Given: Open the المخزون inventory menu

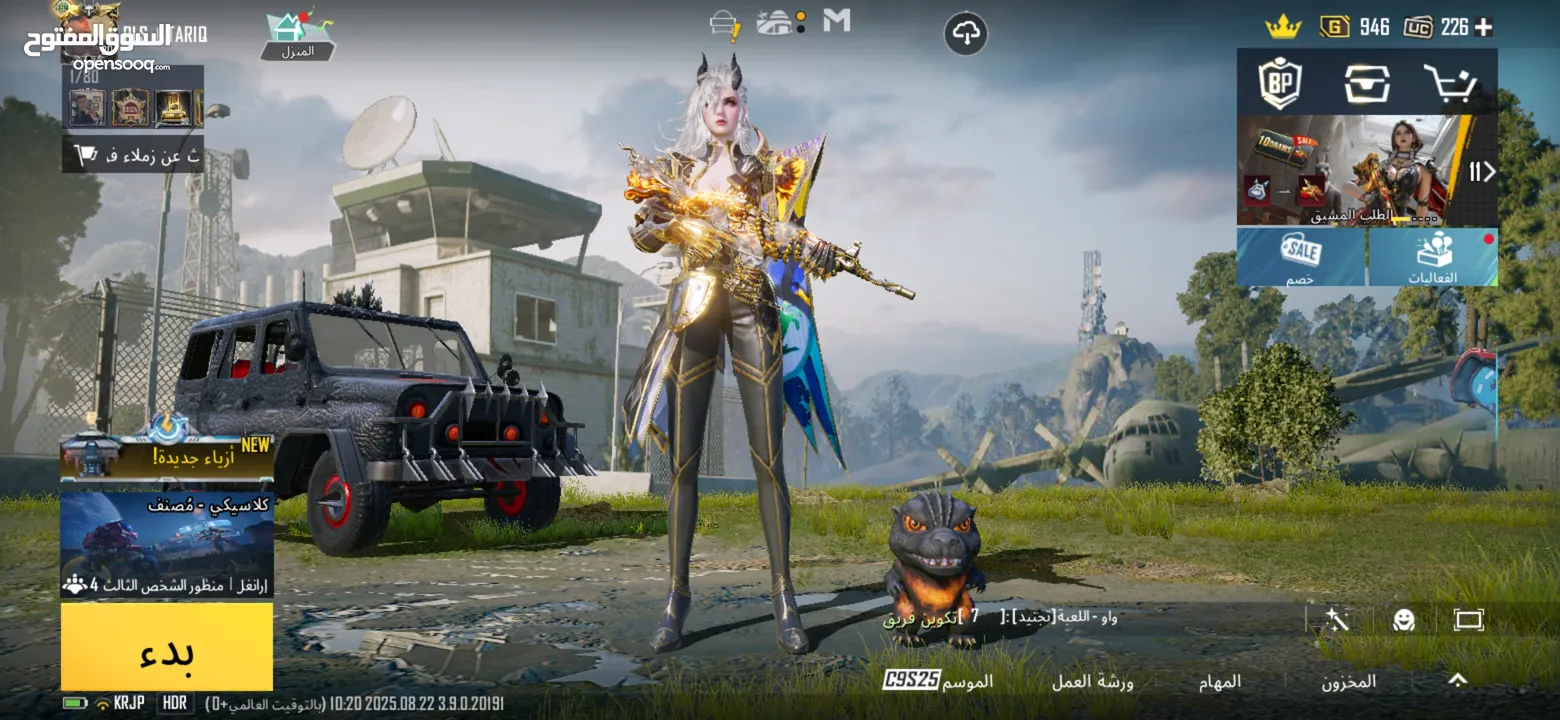Looking at the screenshot, I should click(x=1348, y=681).
